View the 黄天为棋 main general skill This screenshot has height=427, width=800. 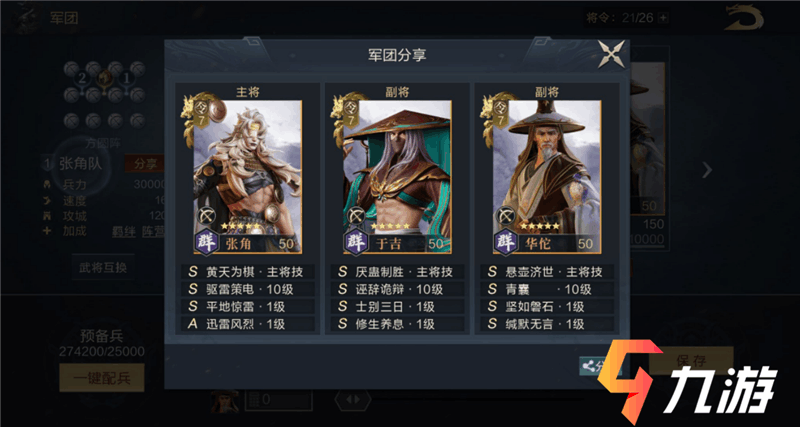[x=248, y=271]
